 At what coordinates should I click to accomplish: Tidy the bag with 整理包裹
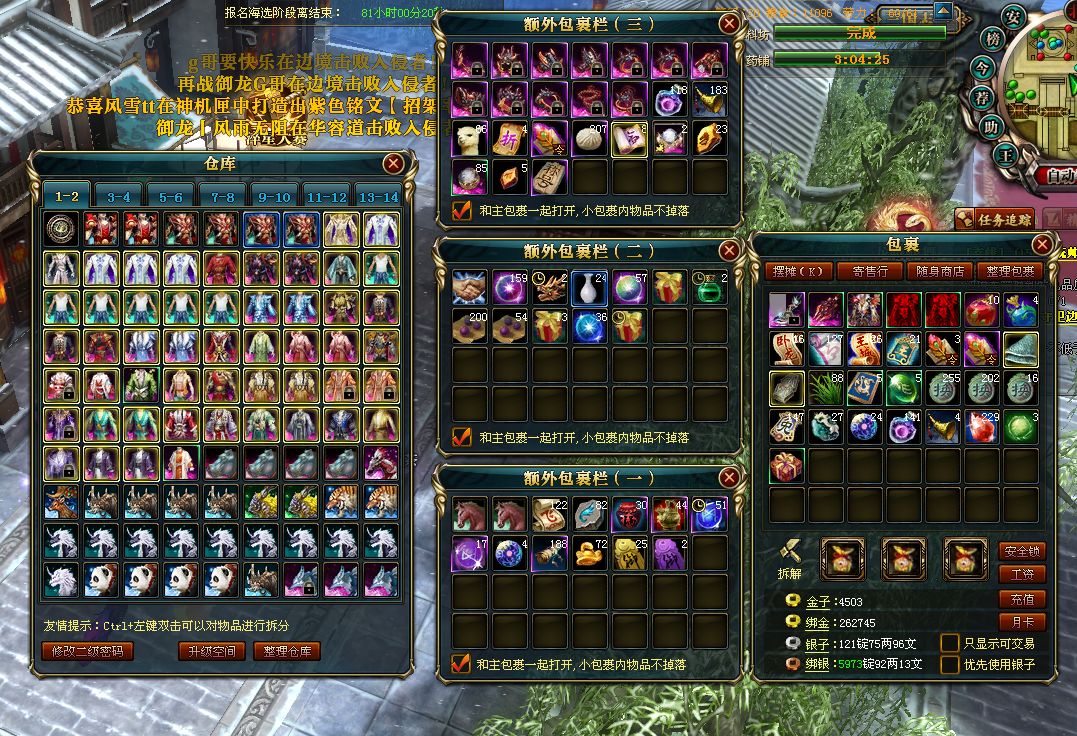click(1010, 271)
